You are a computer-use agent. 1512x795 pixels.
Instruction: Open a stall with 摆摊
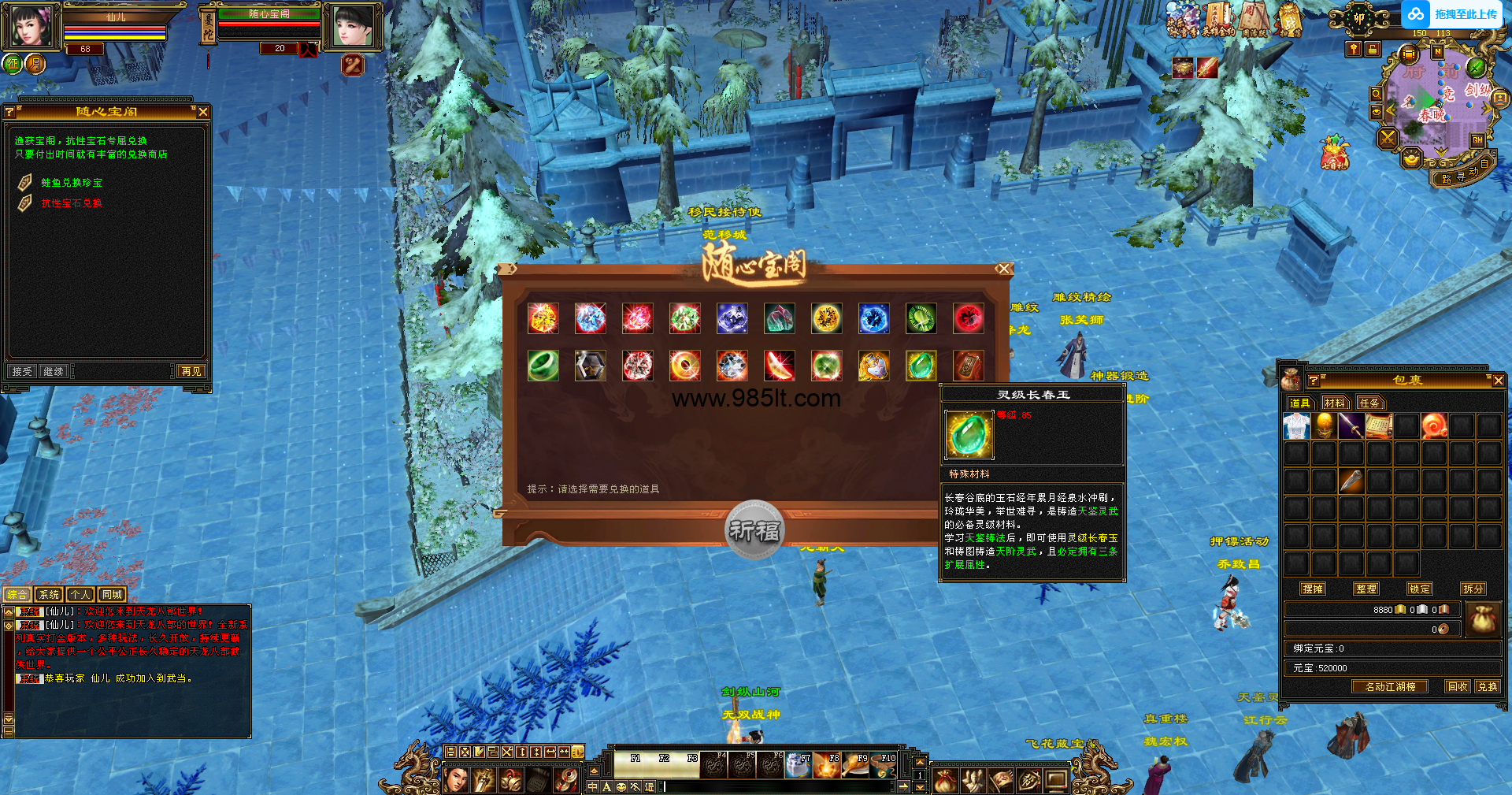click(1313, 589)
